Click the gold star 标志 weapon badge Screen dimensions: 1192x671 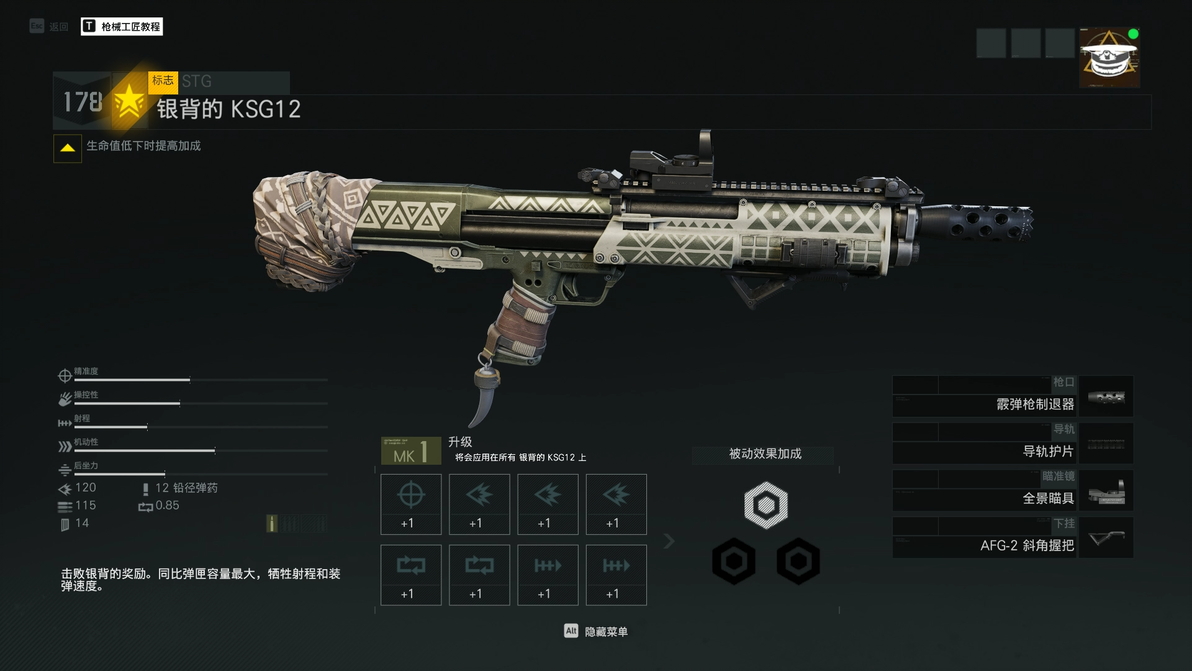tap(129, 102)
